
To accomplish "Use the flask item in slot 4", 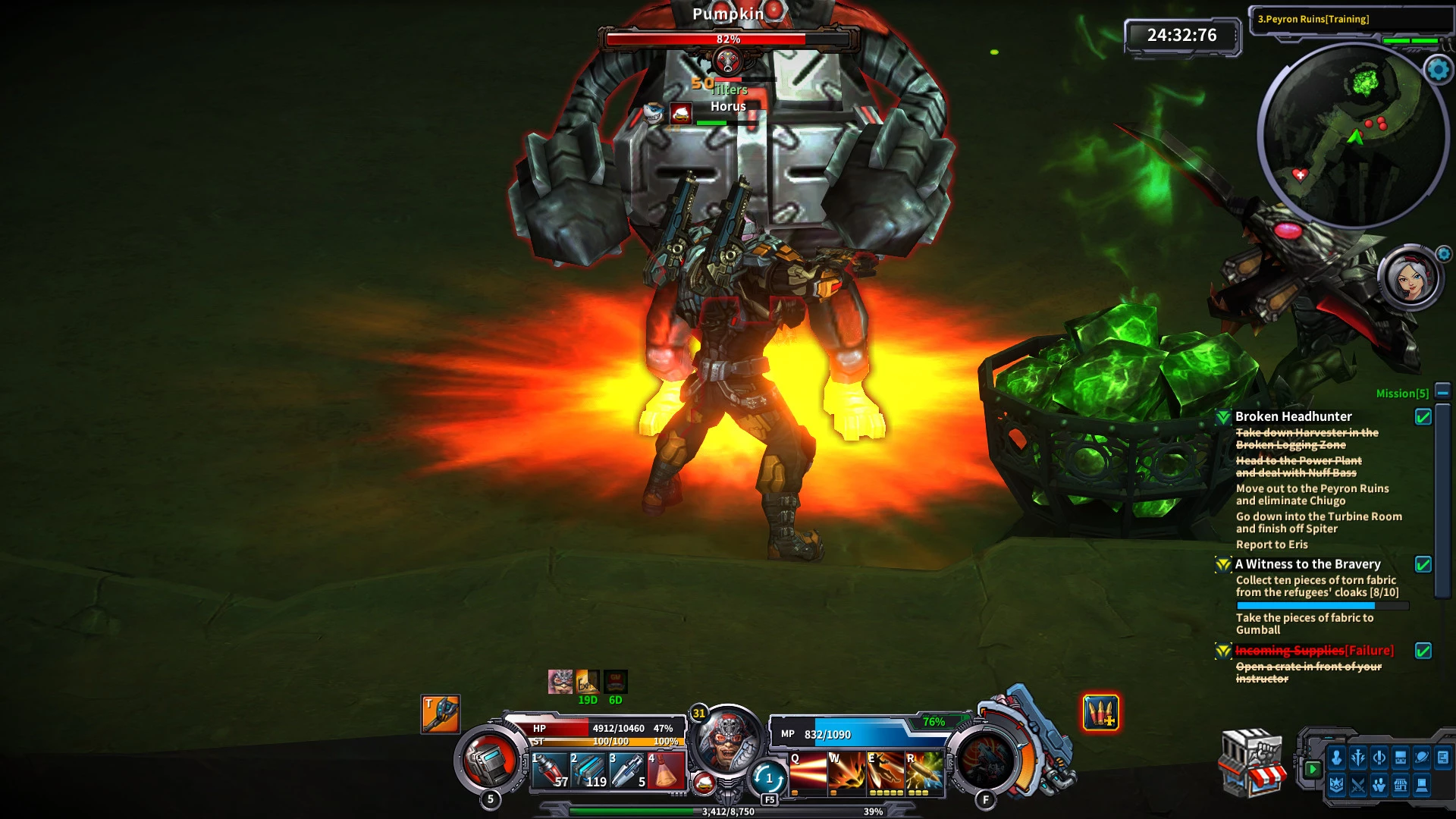I will (x=666, y=771).
